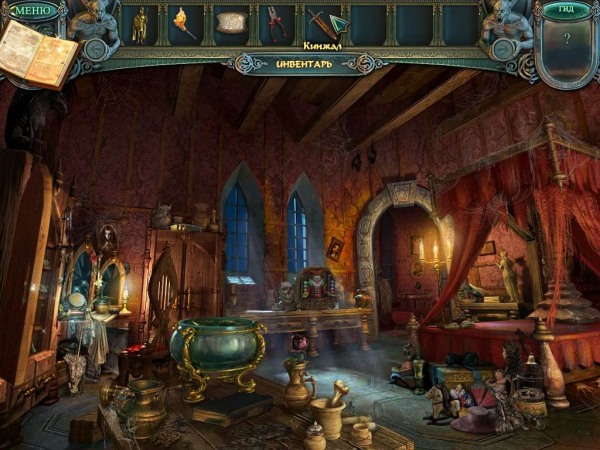The width and height of the screenshot is (600, 450).
Task: Click the hint question mark mirror
Action: click(567, 42)
